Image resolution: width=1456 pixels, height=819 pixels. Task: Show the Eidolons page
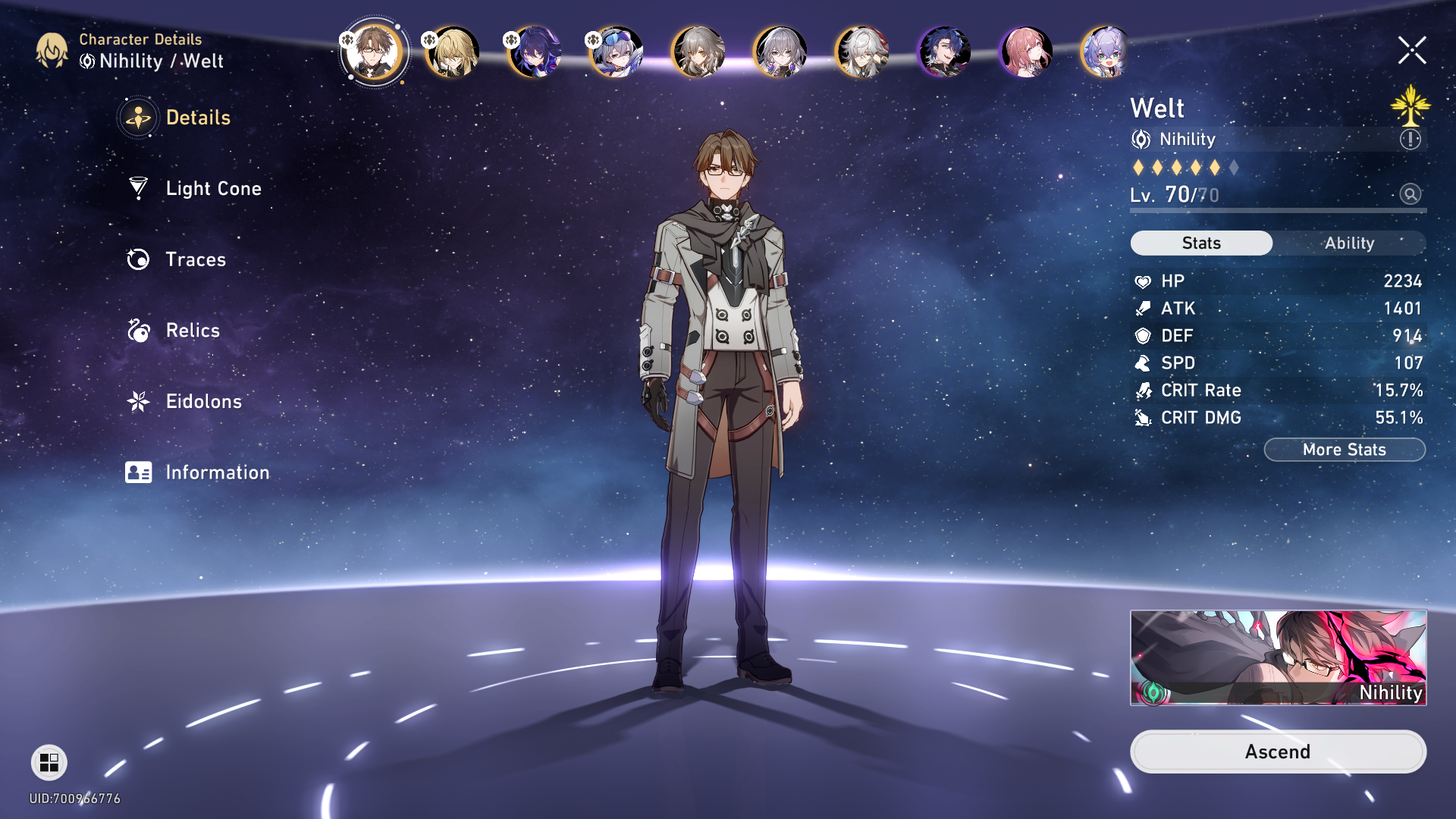pyautogui.click(x=203, y=401)
